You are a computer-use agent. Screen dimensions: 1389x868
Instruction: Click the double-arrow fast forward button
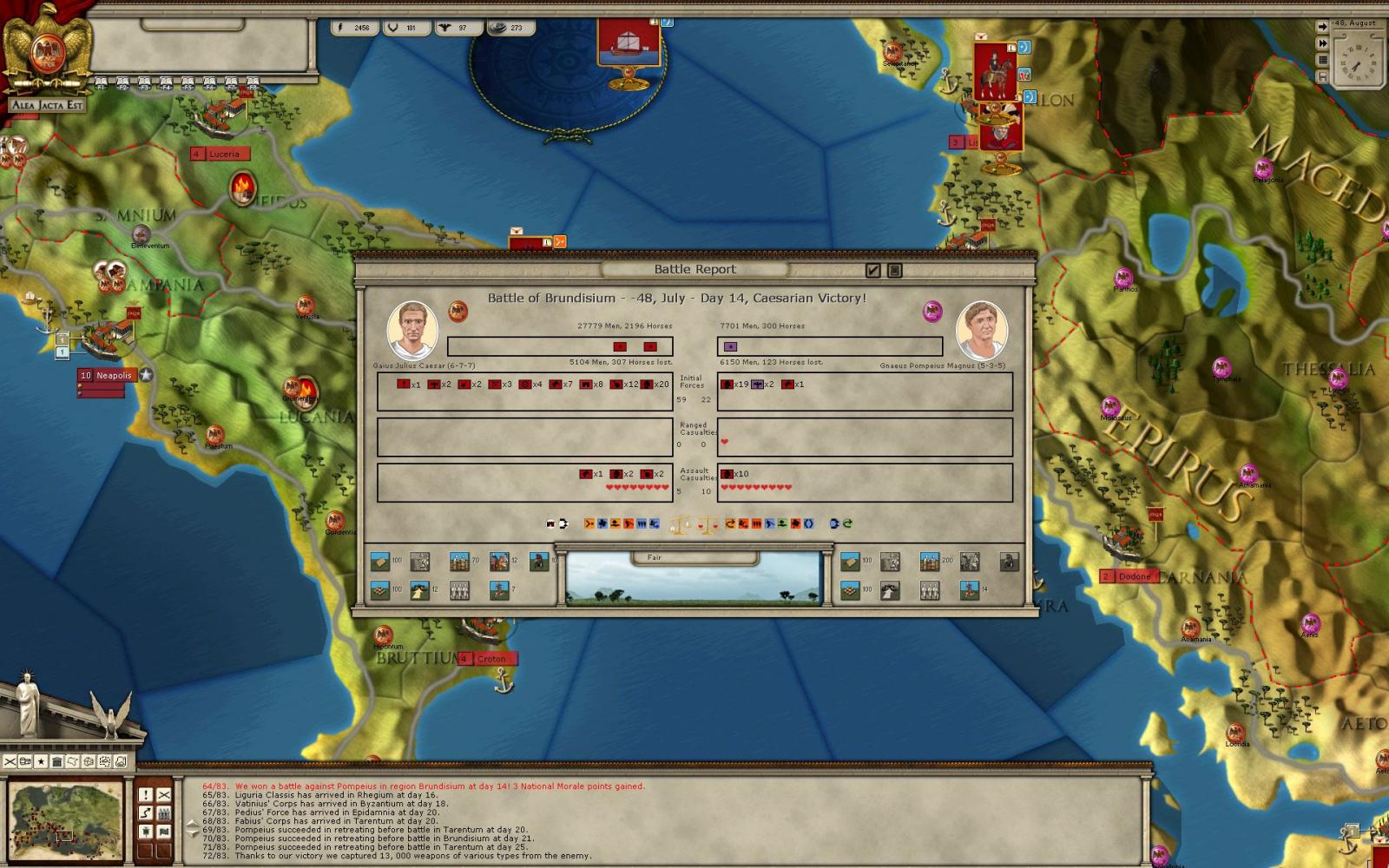[1322, 43]
